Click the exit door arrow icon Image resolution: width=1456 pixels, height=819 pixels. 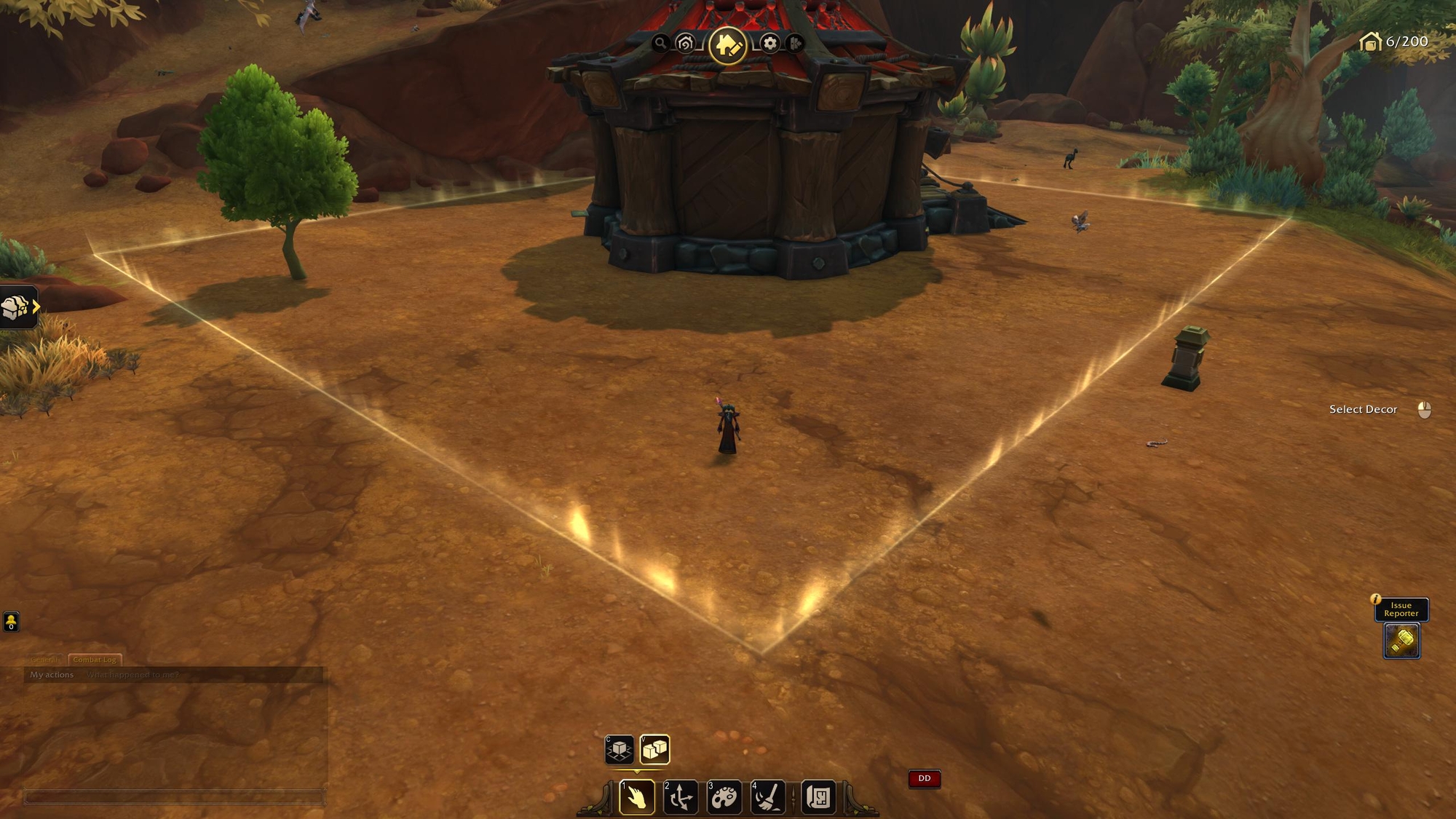point(795,44)
